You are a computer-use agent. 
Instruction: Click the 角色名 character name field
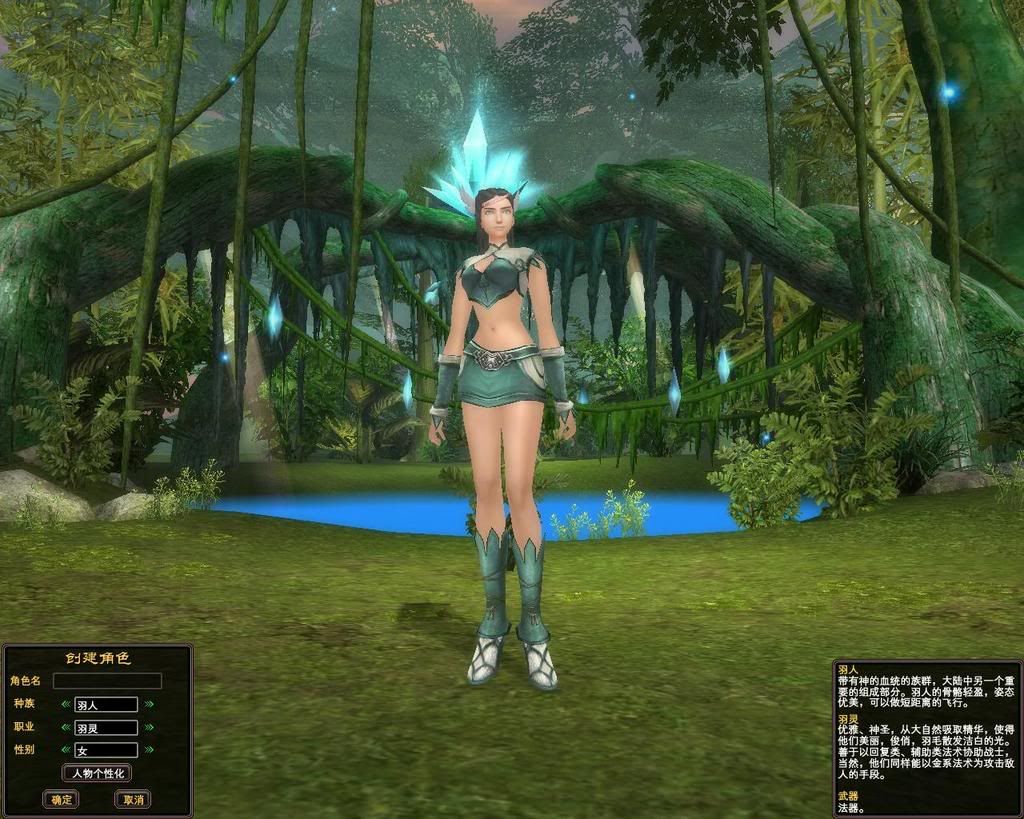pos(107,681)
